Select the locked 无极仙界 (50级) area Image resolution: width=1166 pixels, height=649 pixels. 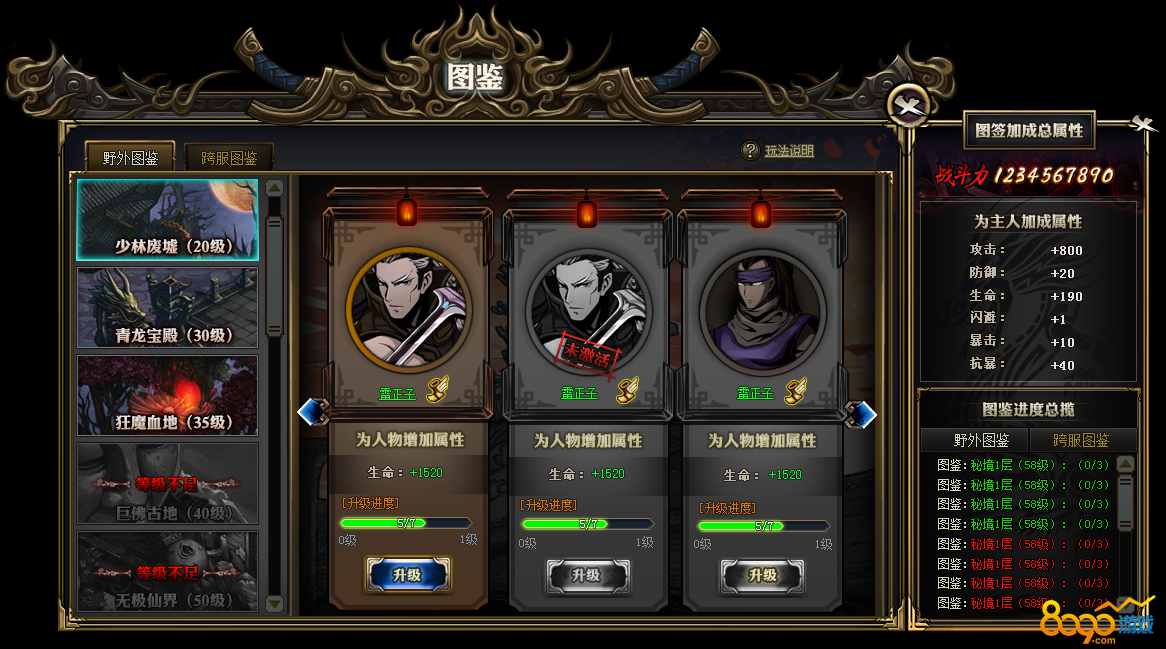pyautogui.click(x=168, y=571)
